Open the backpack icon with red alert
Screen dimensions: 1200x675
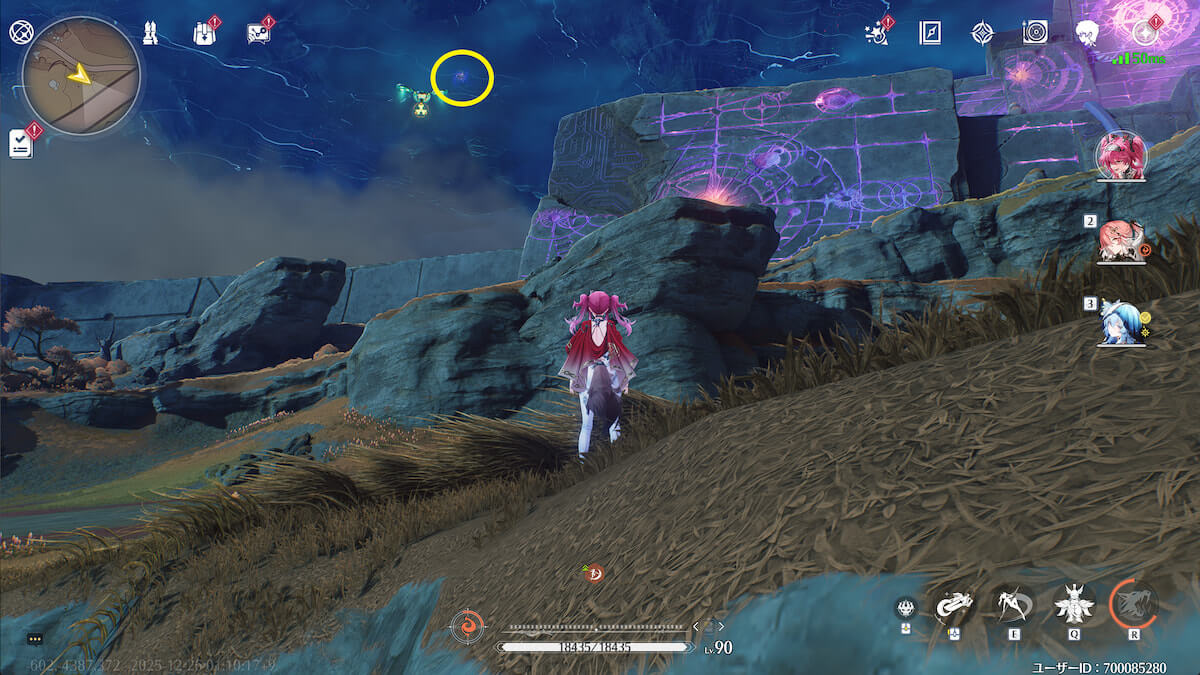203,33
